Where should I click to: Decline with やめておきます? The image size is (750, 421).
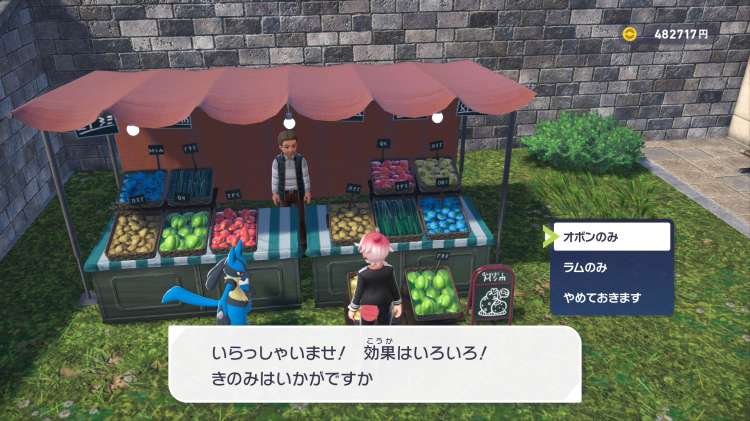pos(609,298)
